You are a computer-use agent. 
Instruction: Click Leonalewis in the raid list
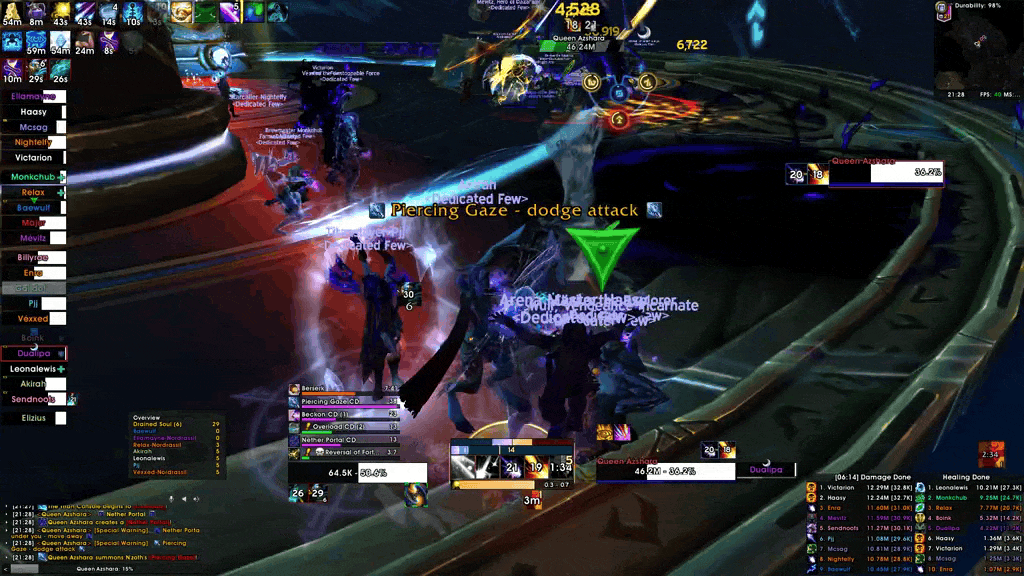[34, 370]
